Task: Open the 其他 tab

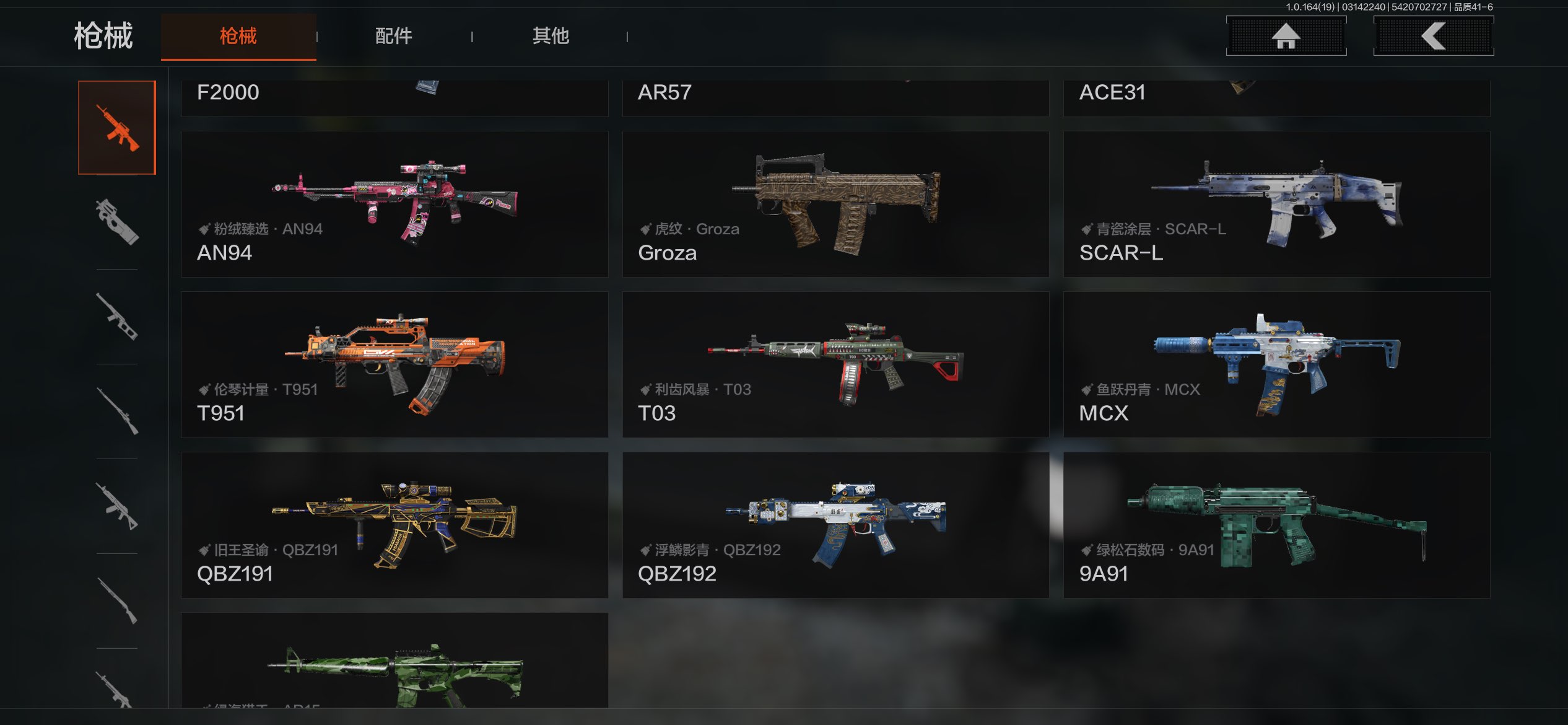Action: point(551,36)
